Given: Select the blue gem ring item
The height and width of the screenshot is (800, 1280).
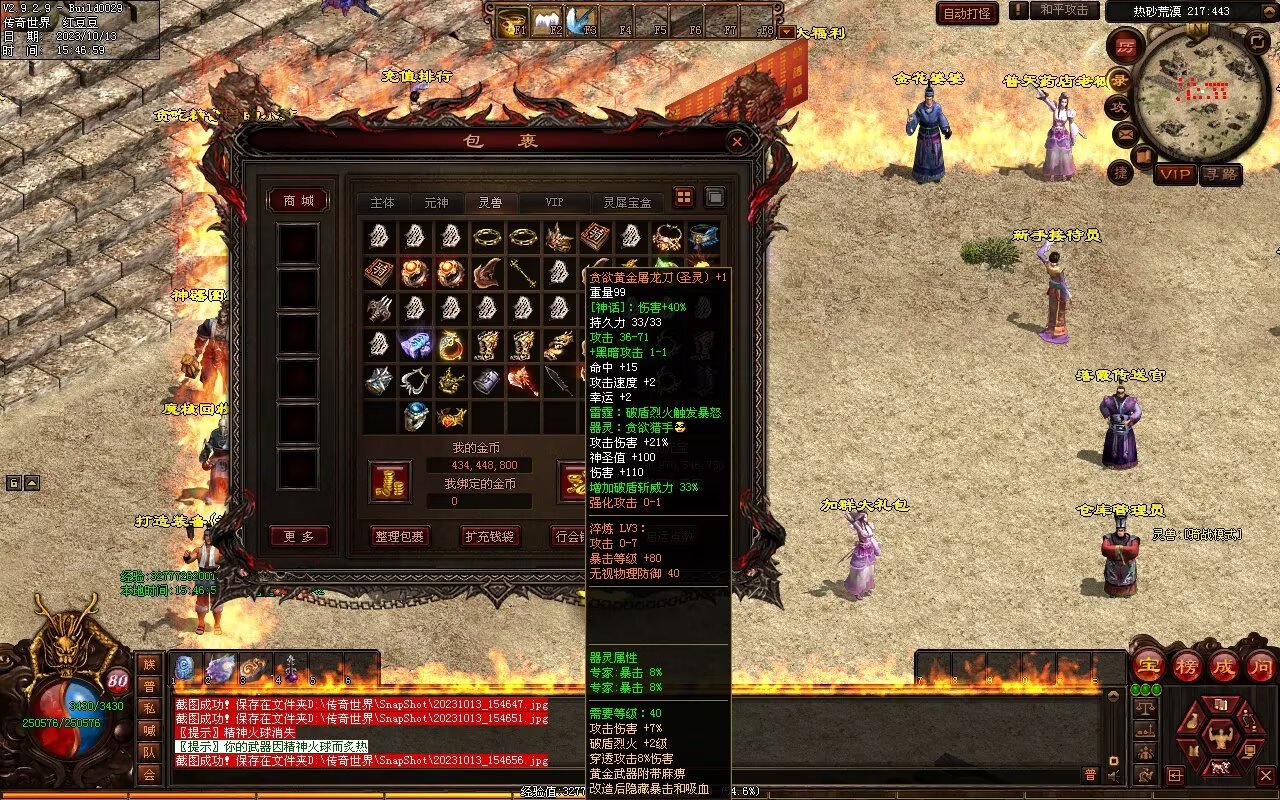Looking at the screenshot, I should click(416, 416).
